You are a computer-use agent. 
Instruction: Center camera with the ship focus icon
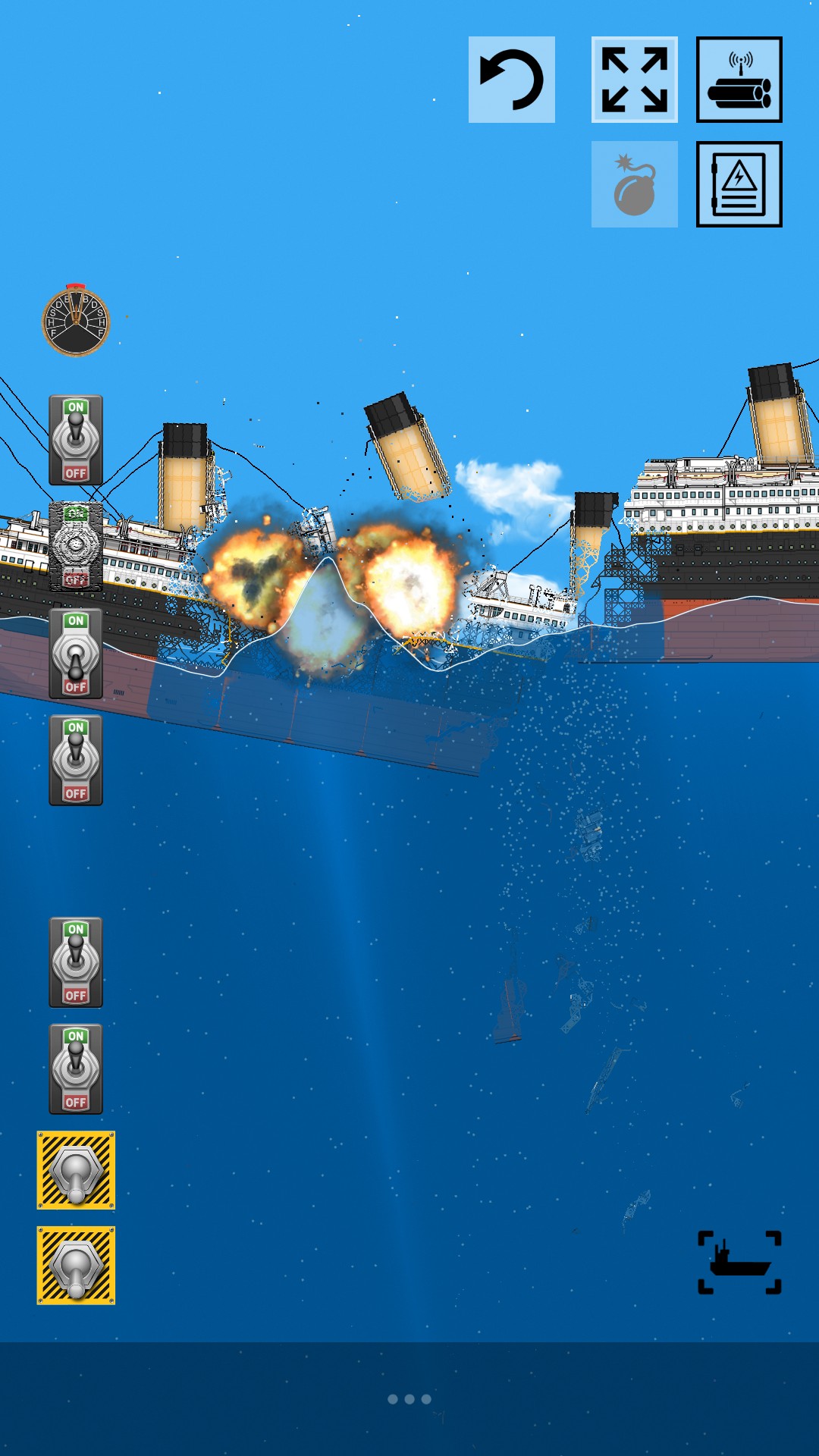739,1262
